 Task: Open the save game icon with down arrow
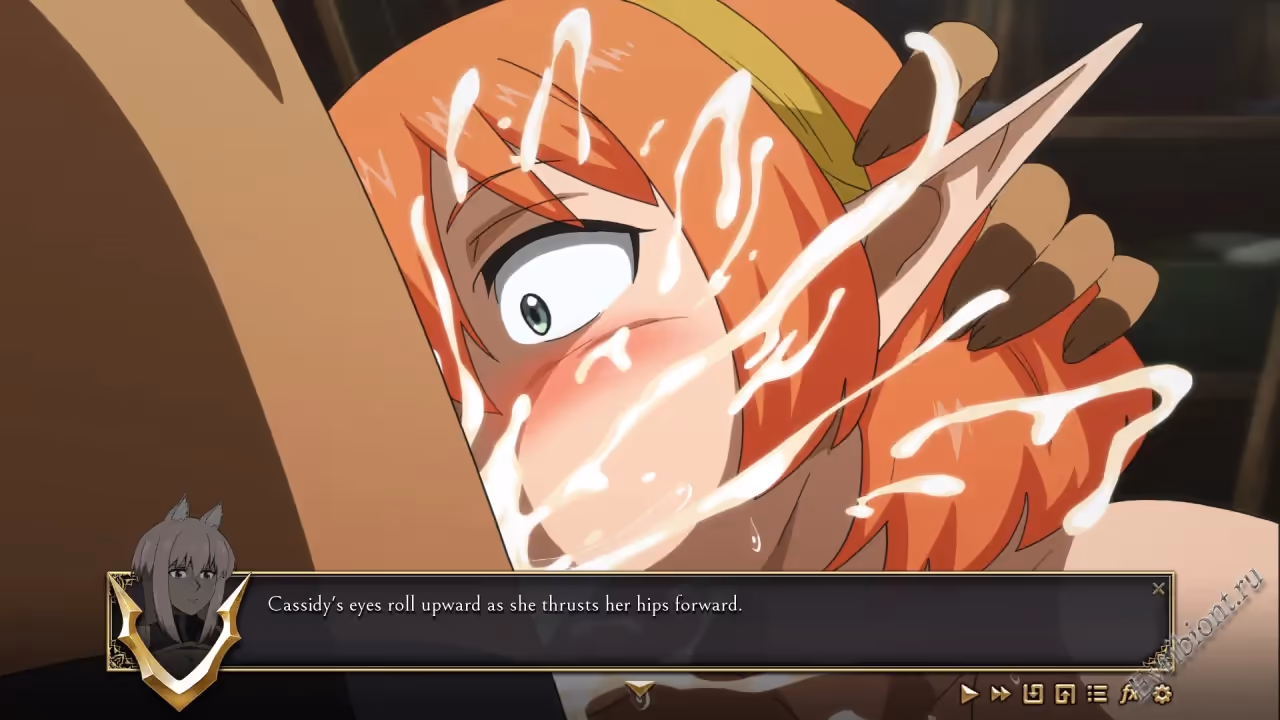(1033, 693)
